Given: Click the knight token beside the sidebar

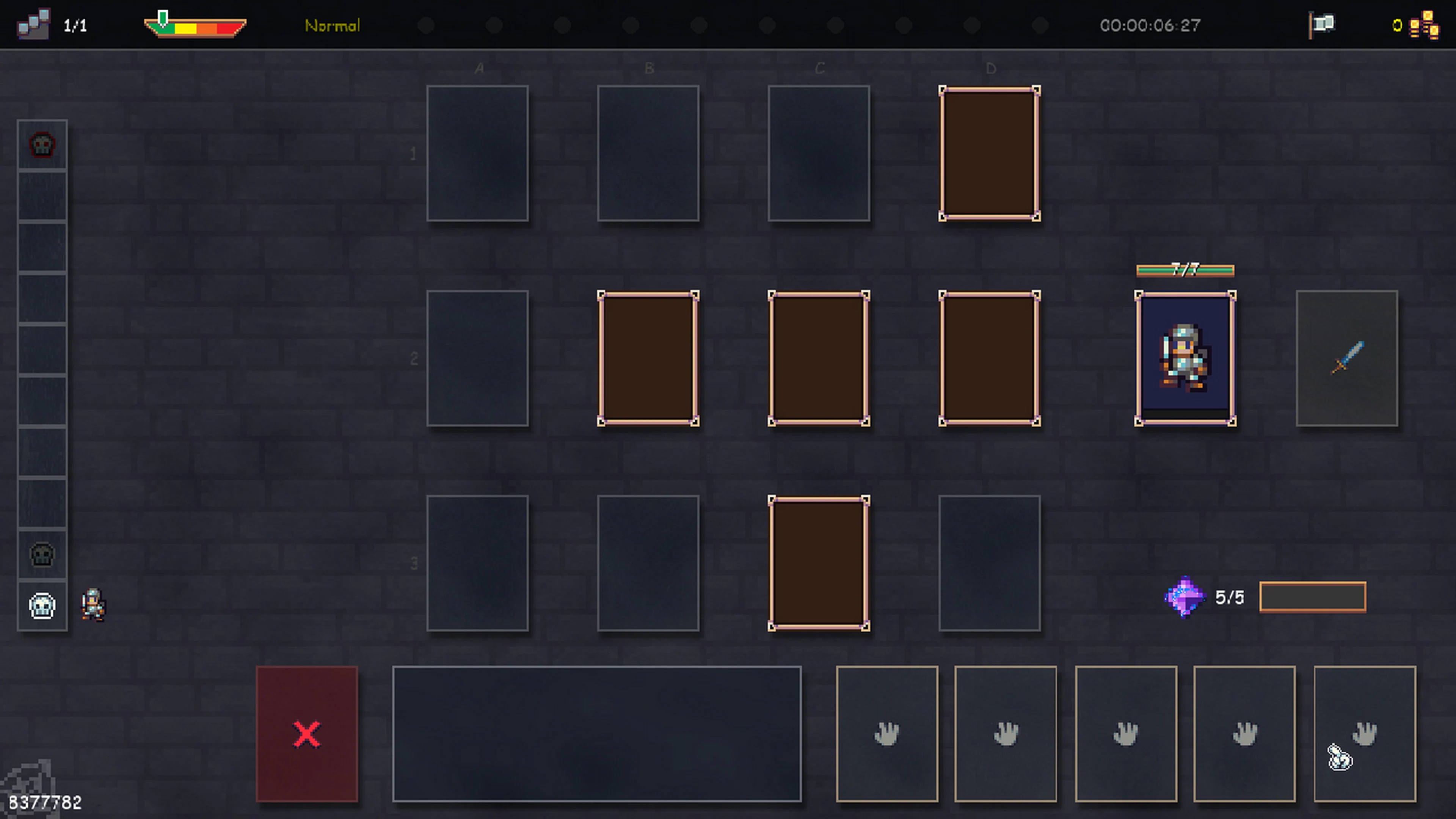Looking at the screenshot, I should coord(92,606).
